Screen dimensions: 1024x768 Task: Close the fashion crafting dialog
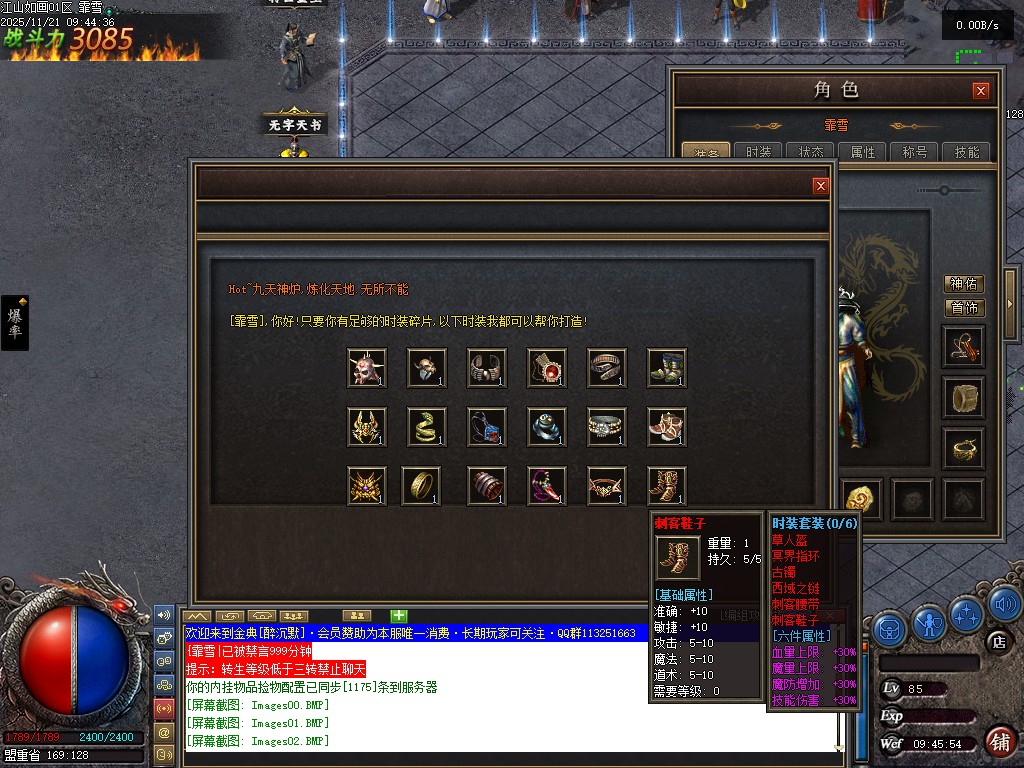(820, 186)
